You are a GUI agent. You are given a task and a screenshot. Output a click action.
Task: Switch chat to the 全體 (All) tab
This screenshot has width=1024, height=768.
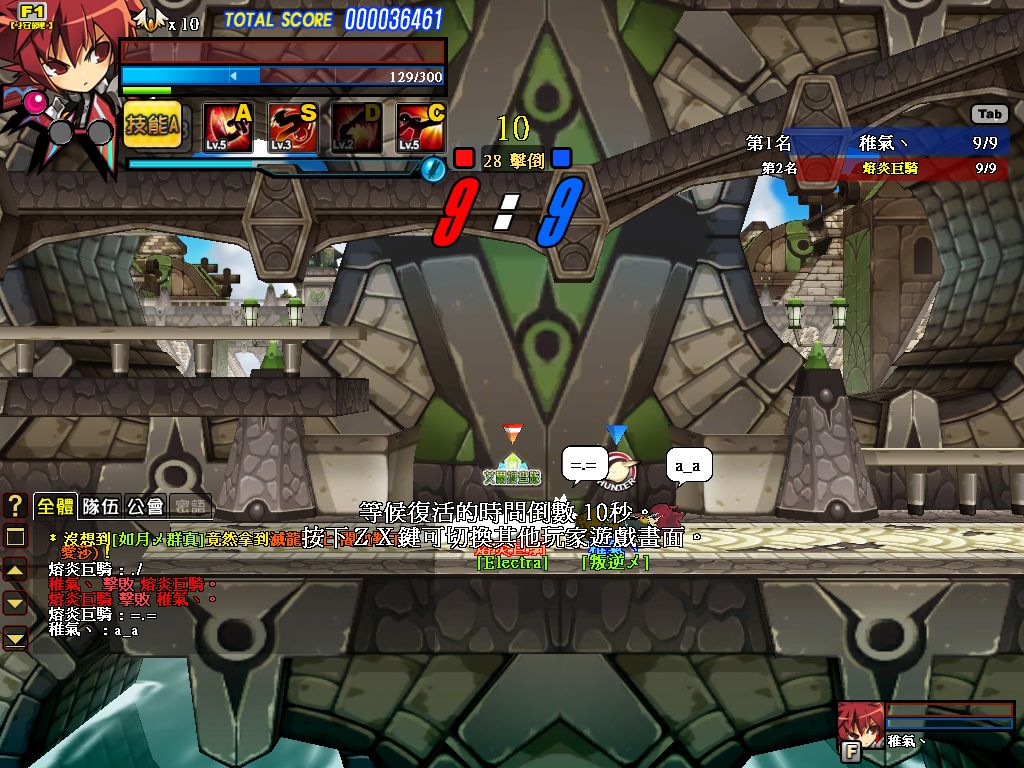[55, 506]
